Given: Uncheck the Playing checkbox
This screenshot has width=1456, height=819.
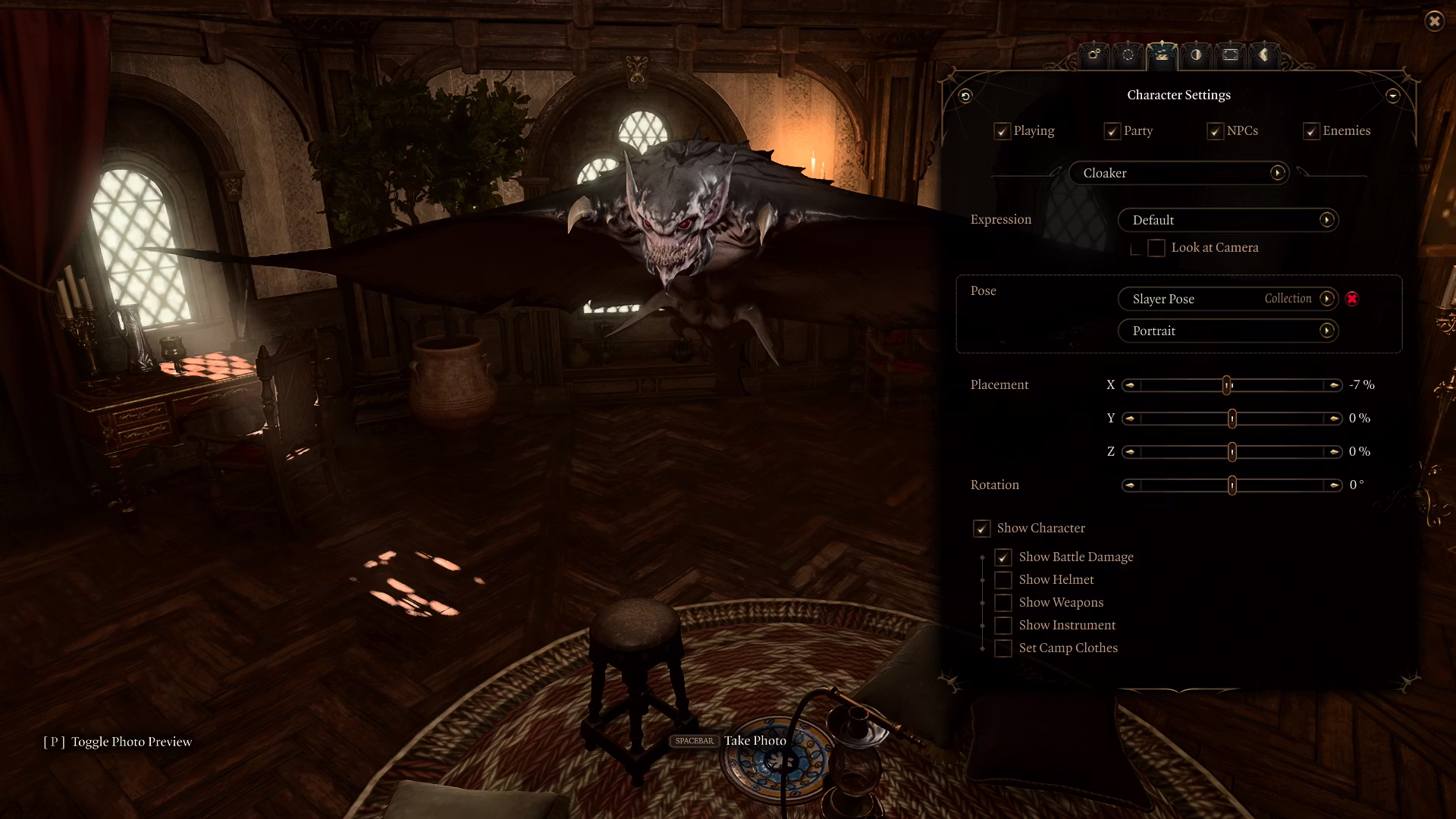Looking at the screenshot, I should [1001, 130].
